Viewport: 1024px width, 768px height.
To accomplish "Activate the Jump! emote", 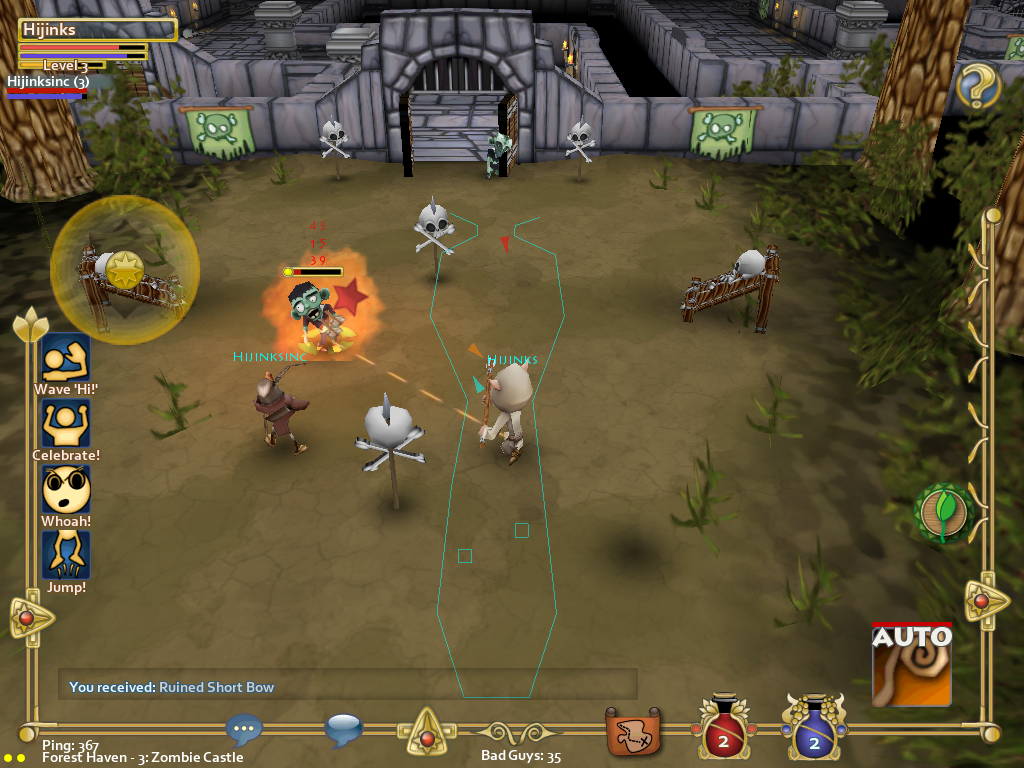I will click(66, 555).
